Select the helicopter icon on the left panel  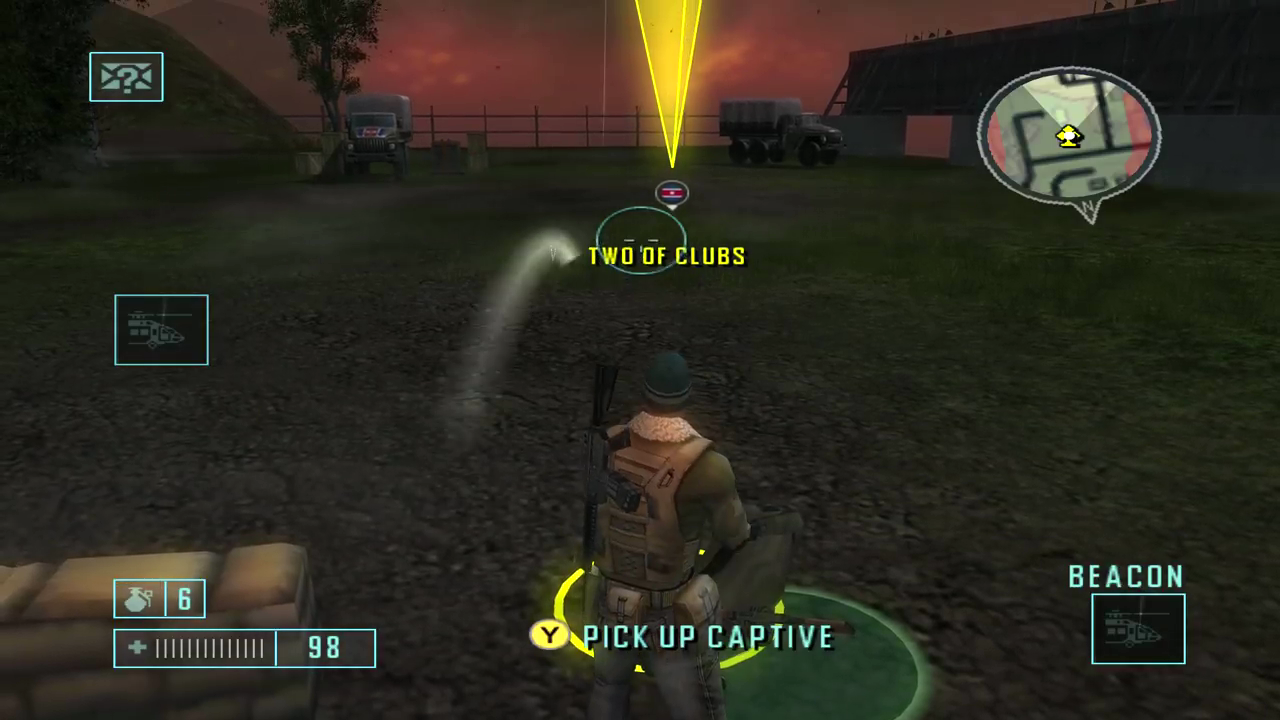pos(161,330)
